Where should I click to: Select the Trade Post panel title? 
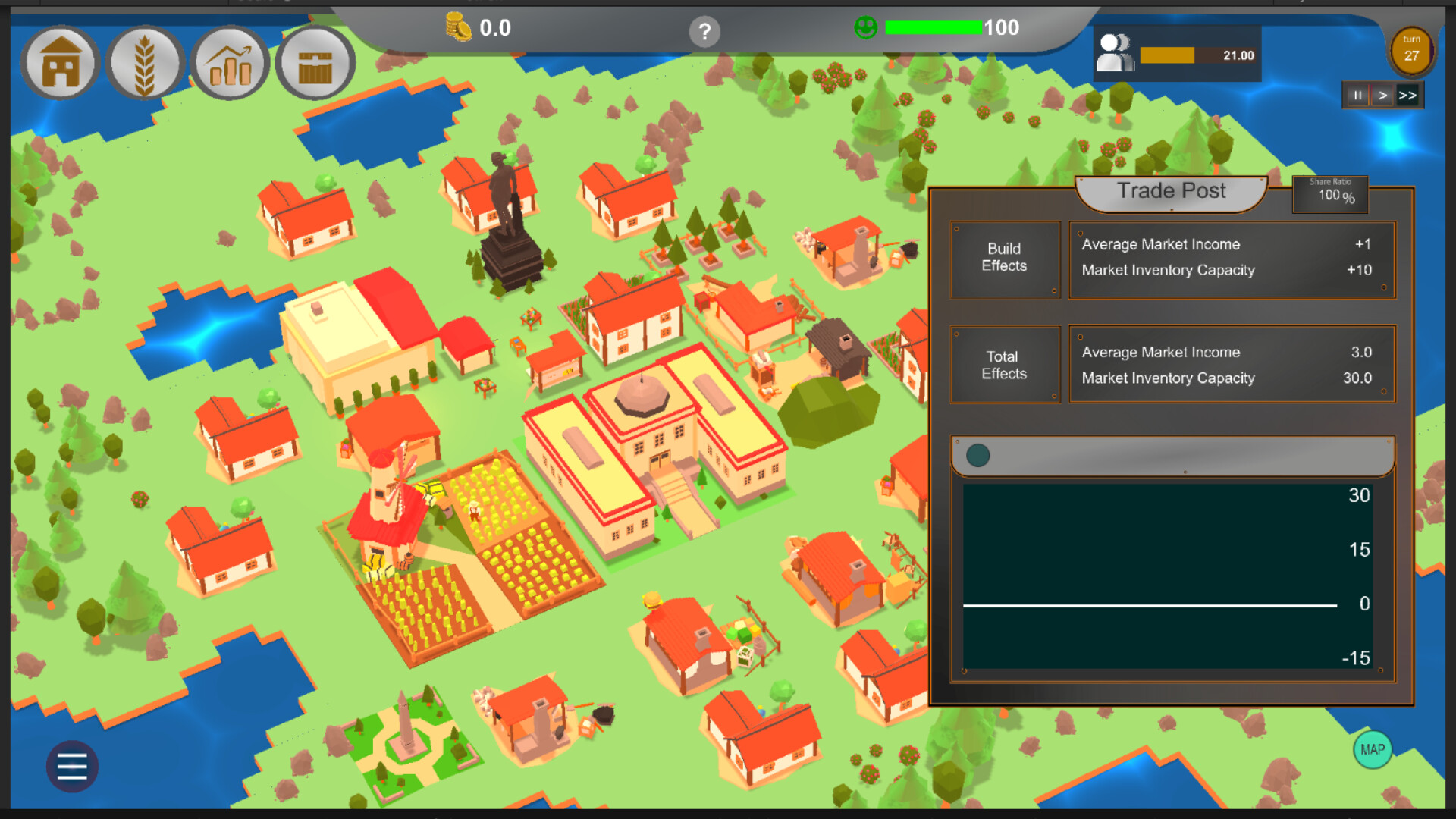pyautogui.click(x=1170, y=191)
